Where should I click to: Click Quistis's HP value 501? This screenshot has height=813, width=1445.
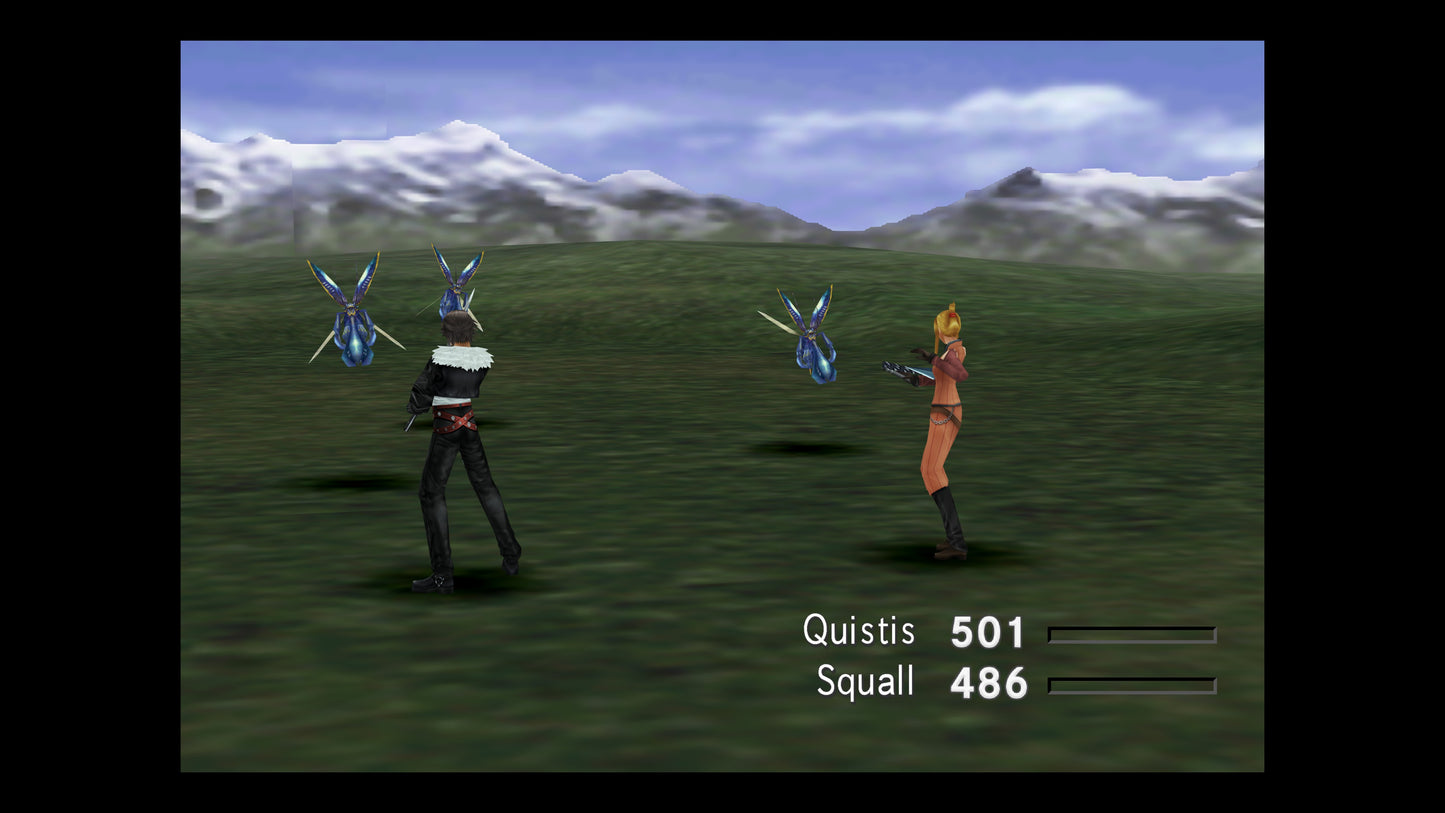987,630
